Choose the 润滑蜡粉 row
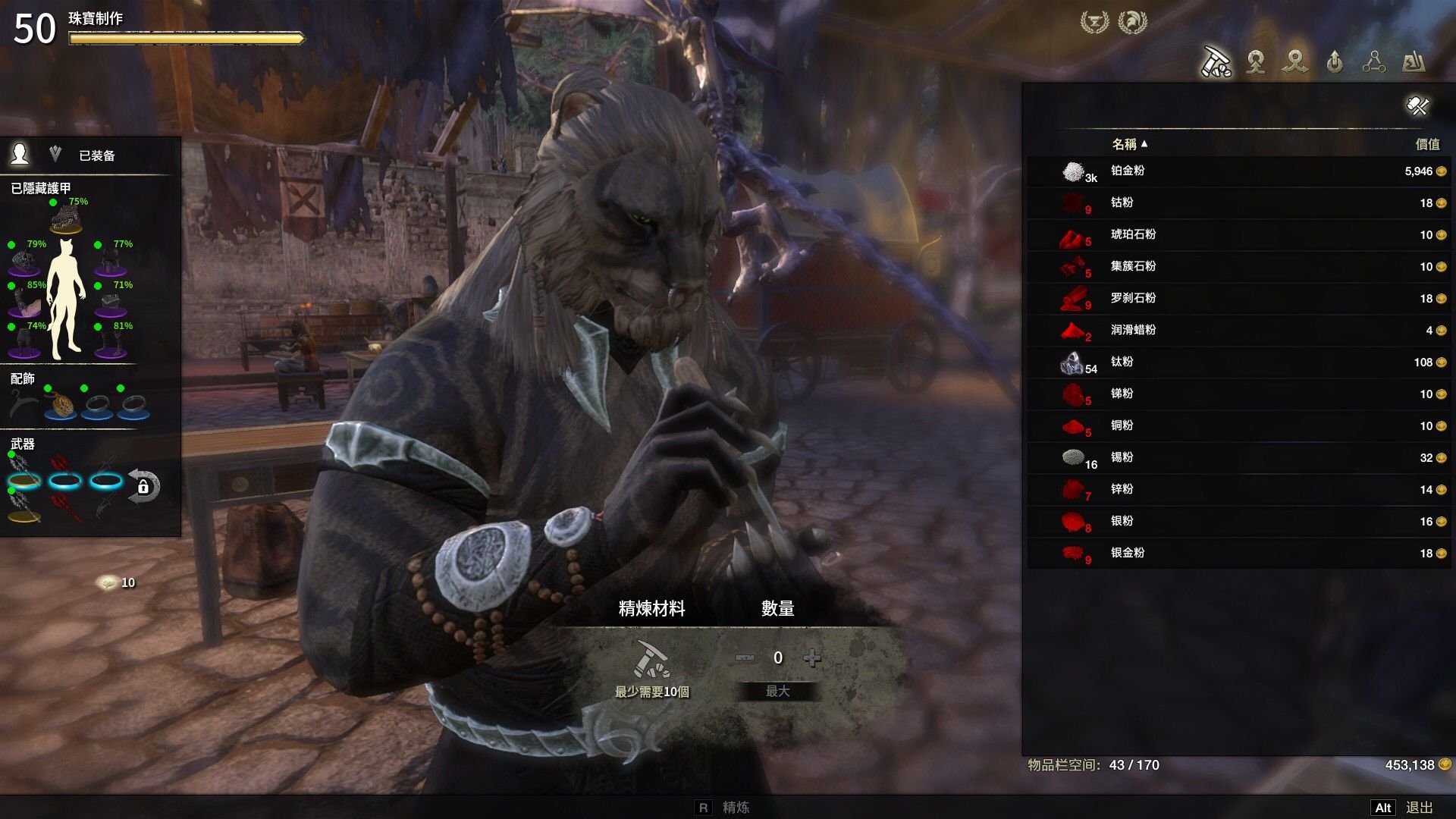 (x=1238, y=331)
